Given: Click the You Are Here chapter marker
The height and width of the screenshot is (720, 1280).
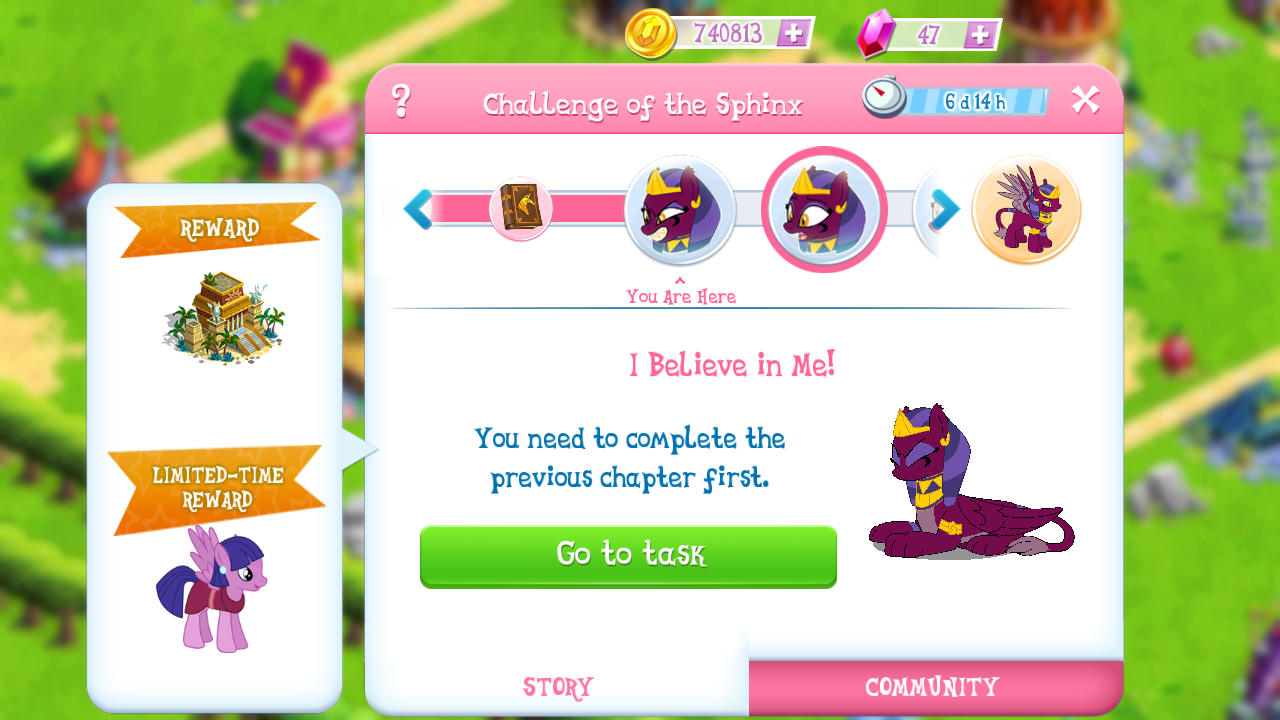Looking at the screenshot, I should (x=681, y=296).
